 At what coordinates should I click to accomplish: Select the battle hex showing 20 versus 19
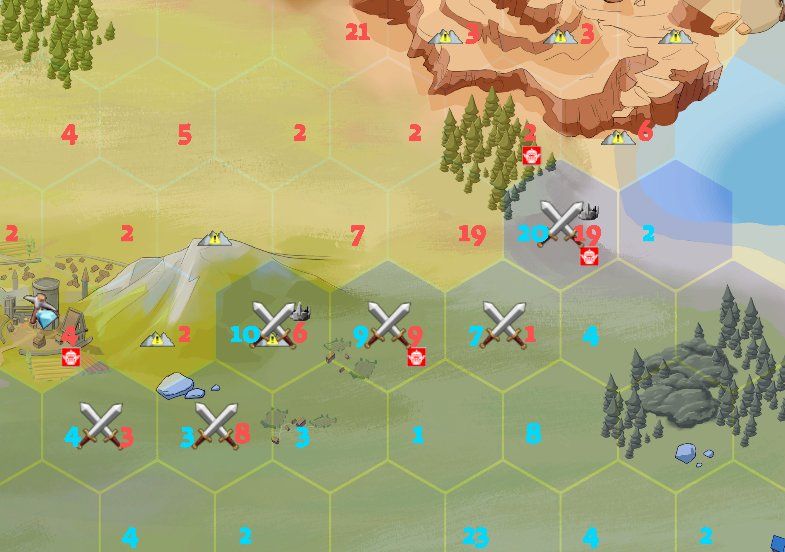560,223
